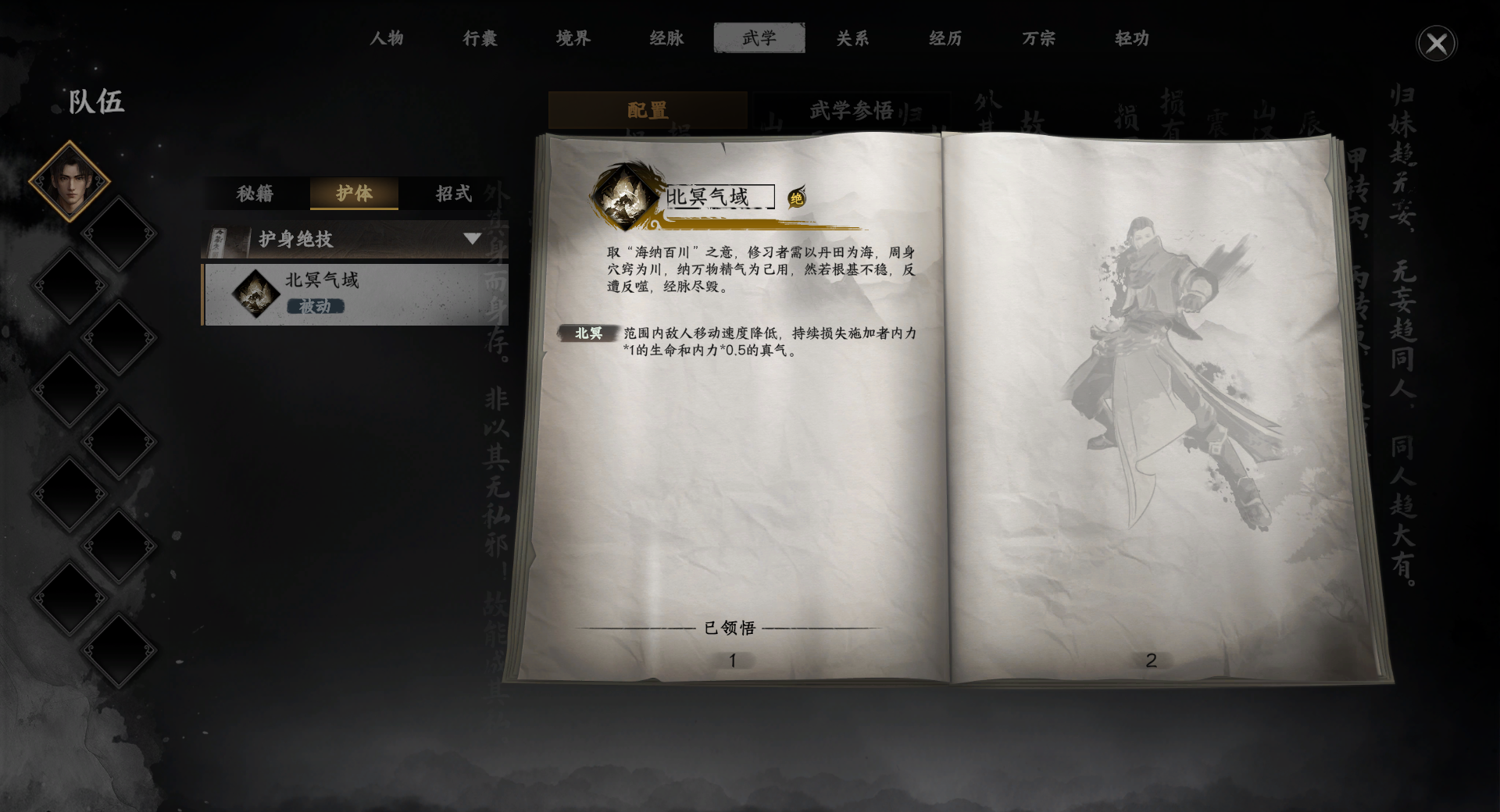Open the 招式 category dropdown tab
Screen dimensions: 1500x812
point(453,194)
